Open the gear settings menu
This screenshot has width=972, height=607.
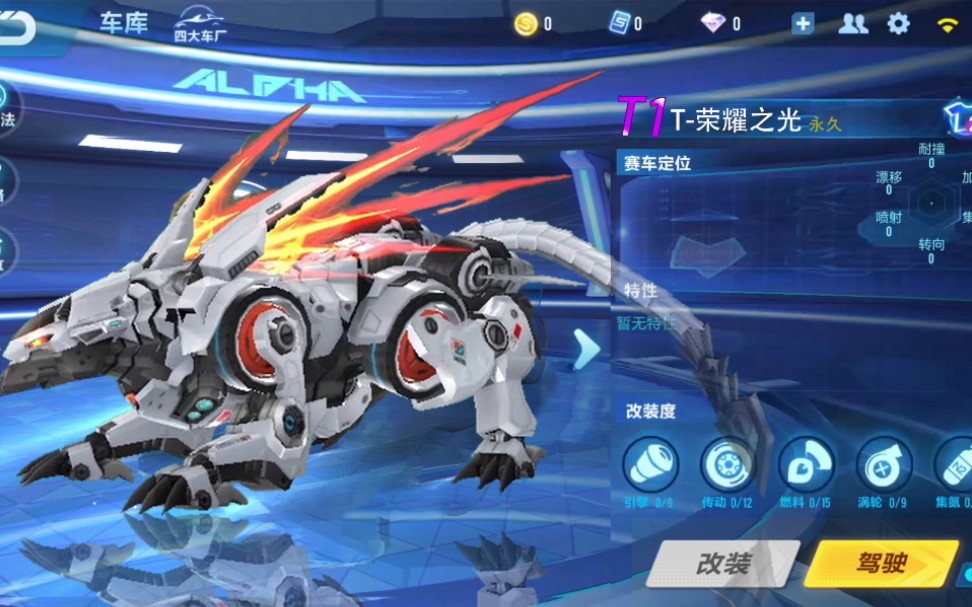coord(899,24)
